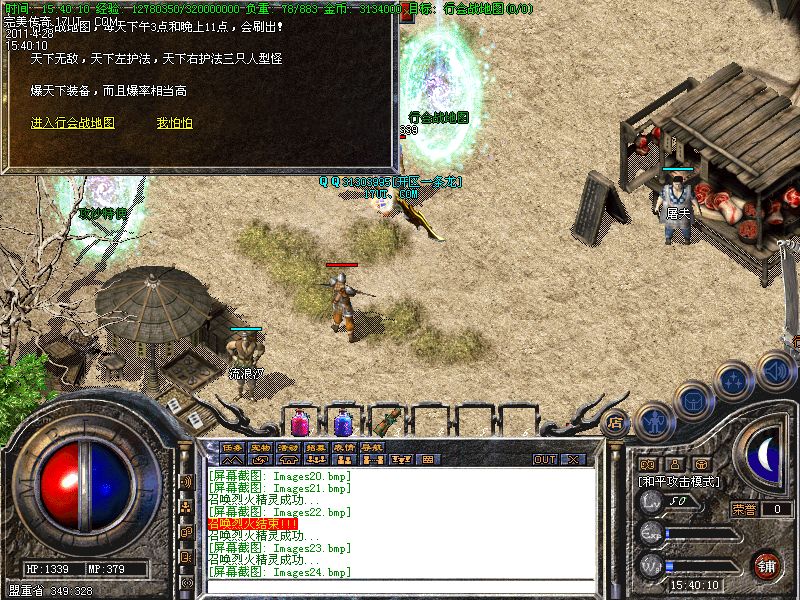
Task: Open the 宠物 pet tab
Action: click(261, 446)
